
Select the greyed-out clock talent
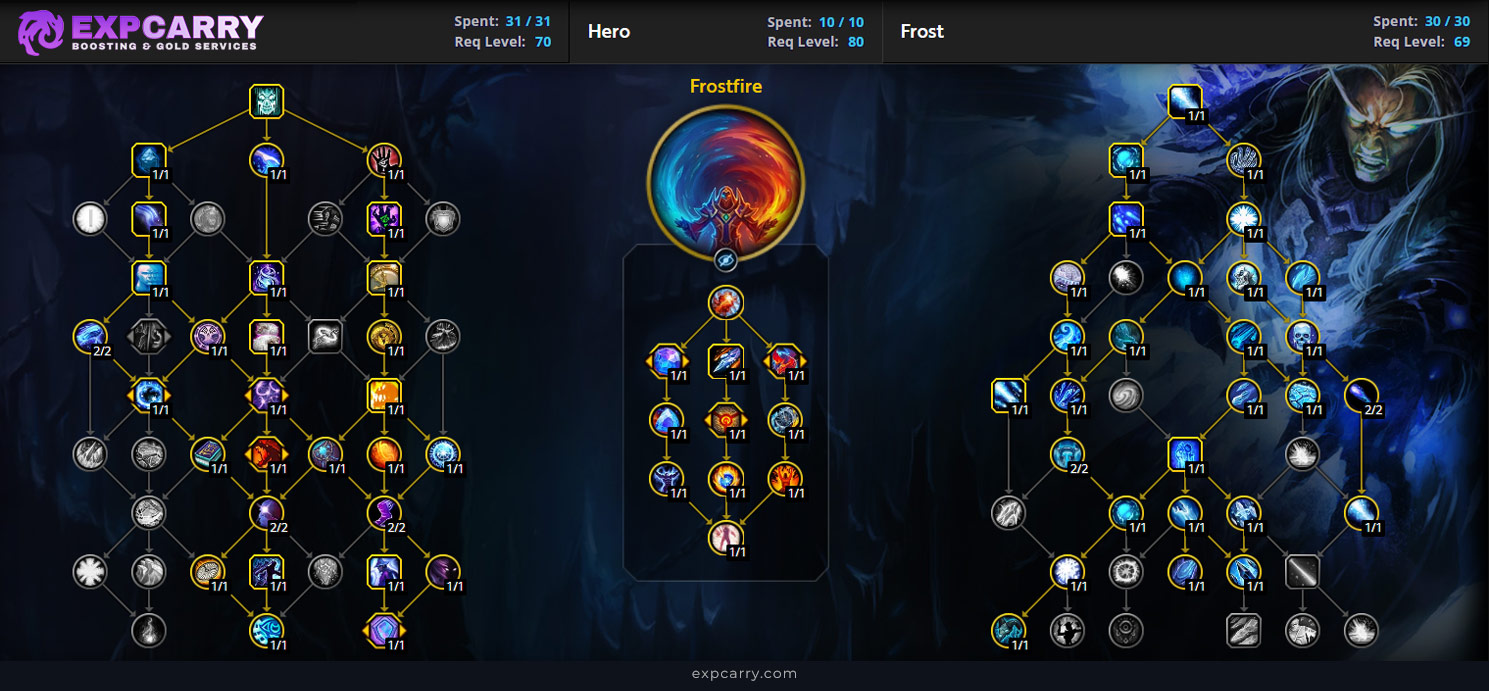90,218
